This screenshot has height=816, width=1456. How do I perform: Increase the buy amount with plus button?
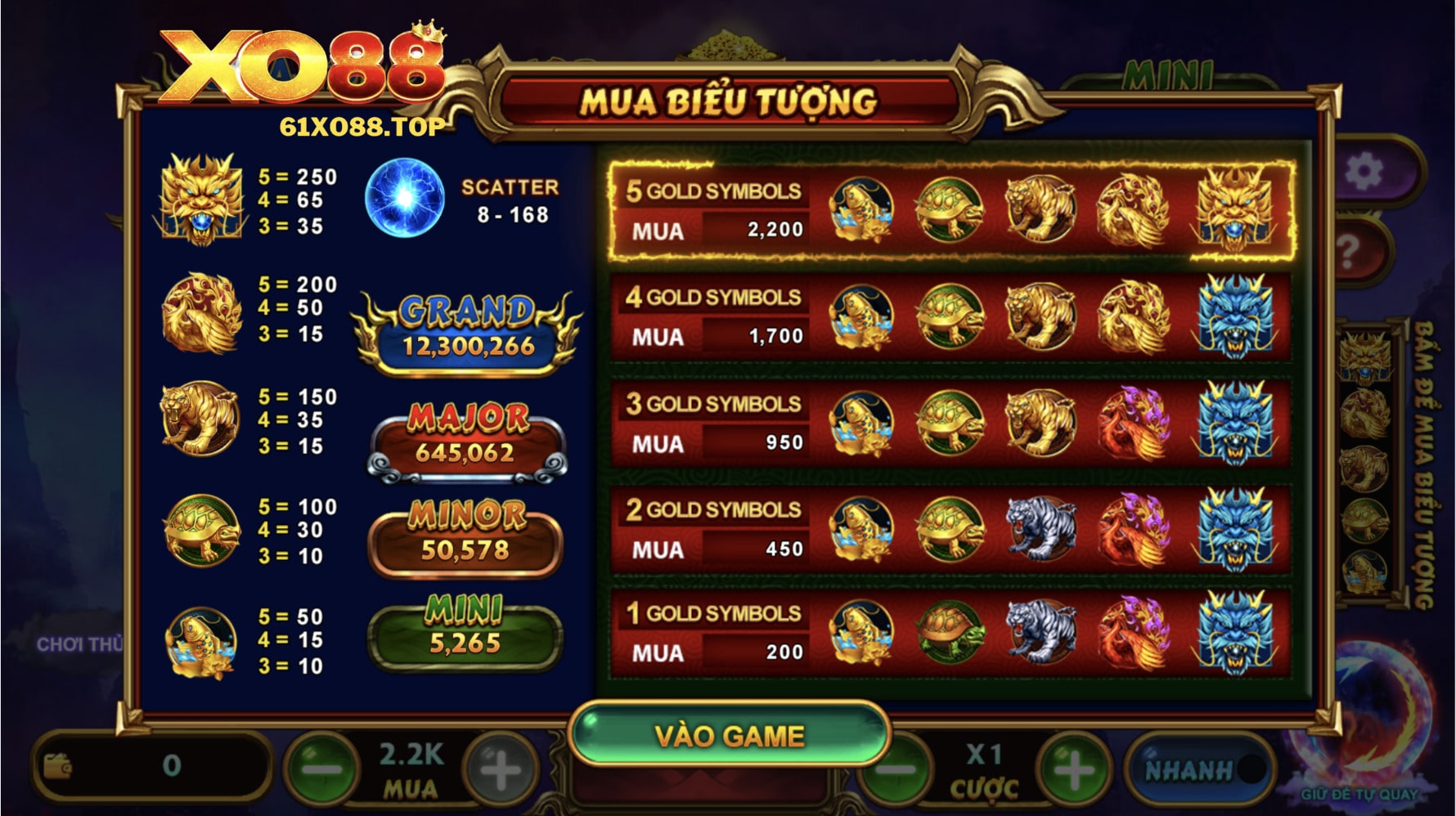(x=500, y=769)
